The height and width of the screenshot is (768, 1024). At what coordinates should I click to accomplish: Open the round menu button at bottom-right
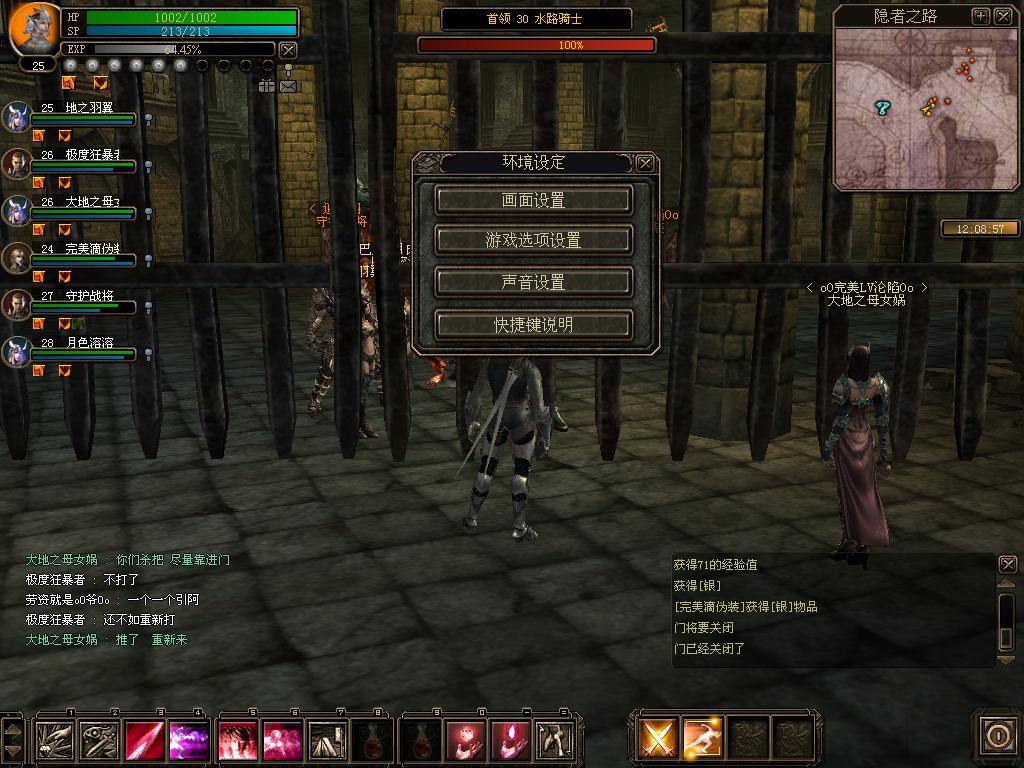pyautogui.click(x=997, y=737)
